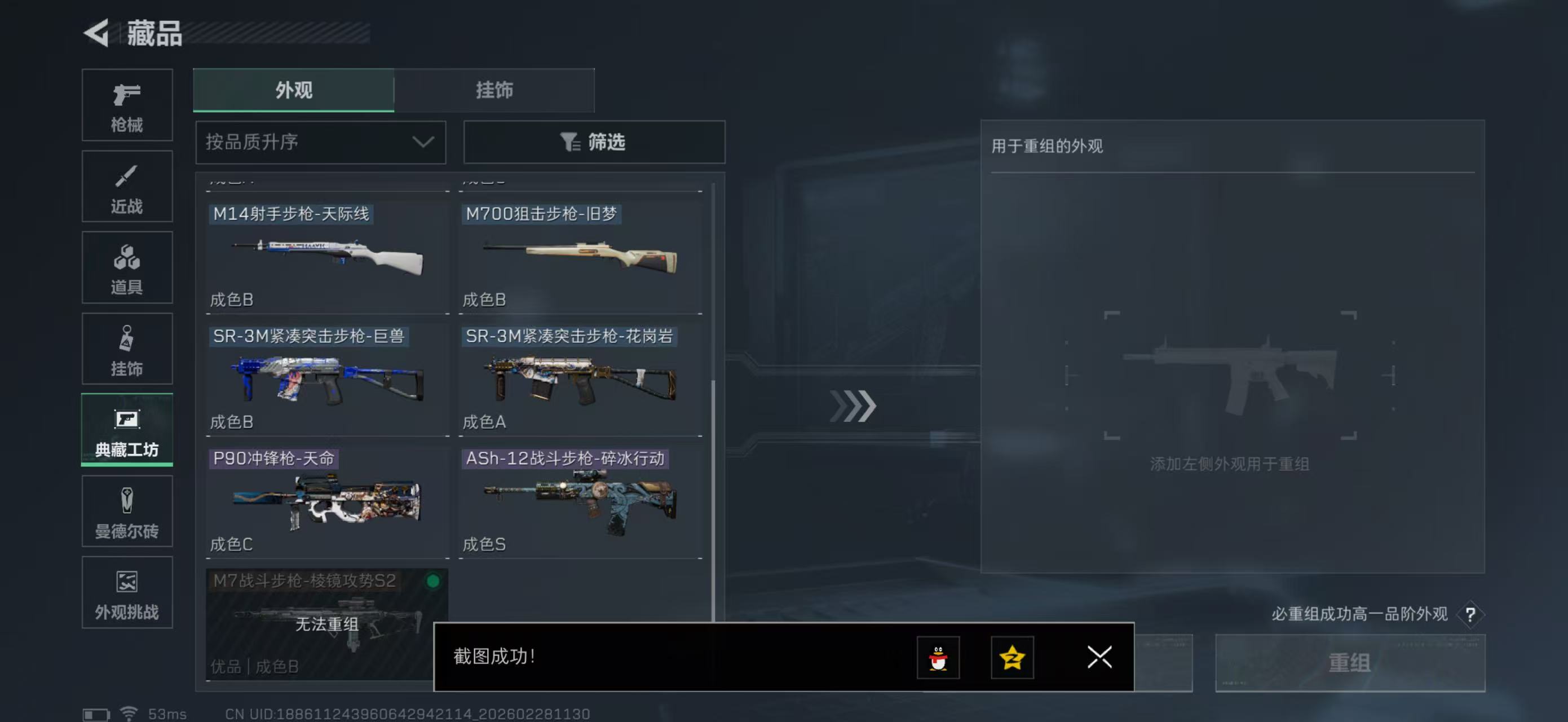This screenshot has height=722, width=1568.
Task: Open the 近战 melee category
Action: [x=127, y=186]
